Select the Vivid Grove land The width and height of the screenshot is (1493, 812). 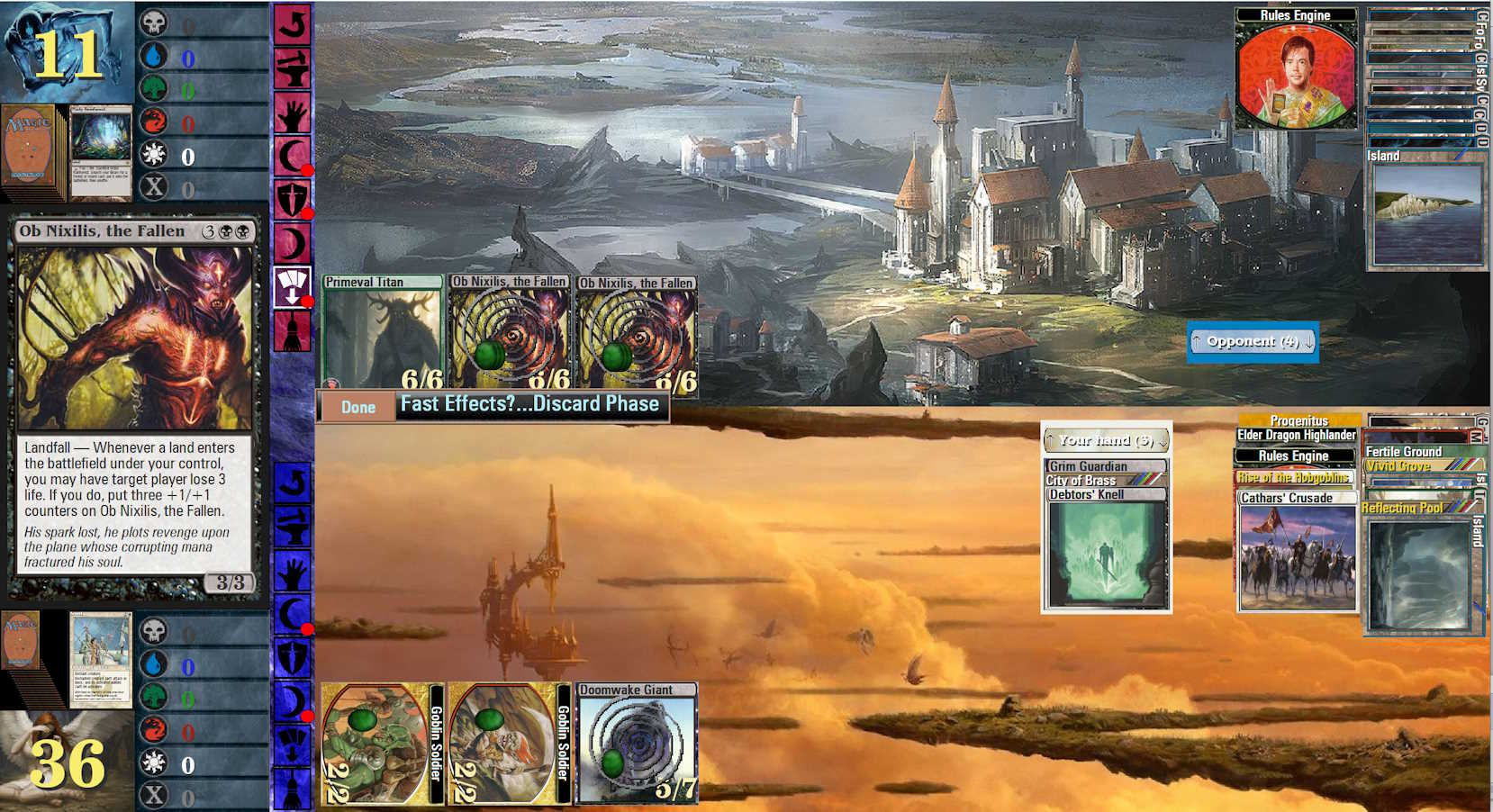click(x=1398, y=466)
